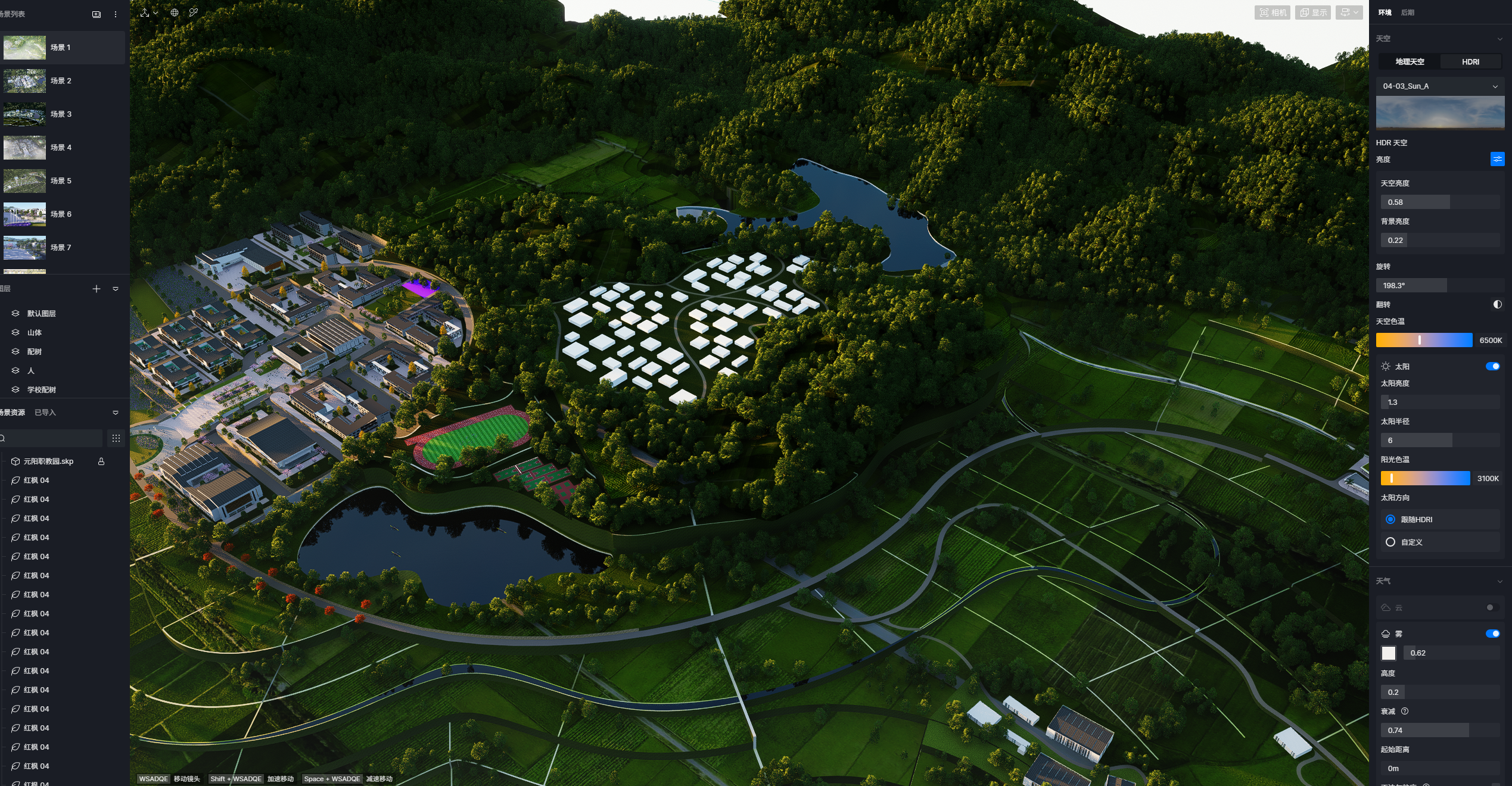1512x786 pixels.
Task: Select the 元阳职教园.skp resource
Action: [x=48, y=461]
